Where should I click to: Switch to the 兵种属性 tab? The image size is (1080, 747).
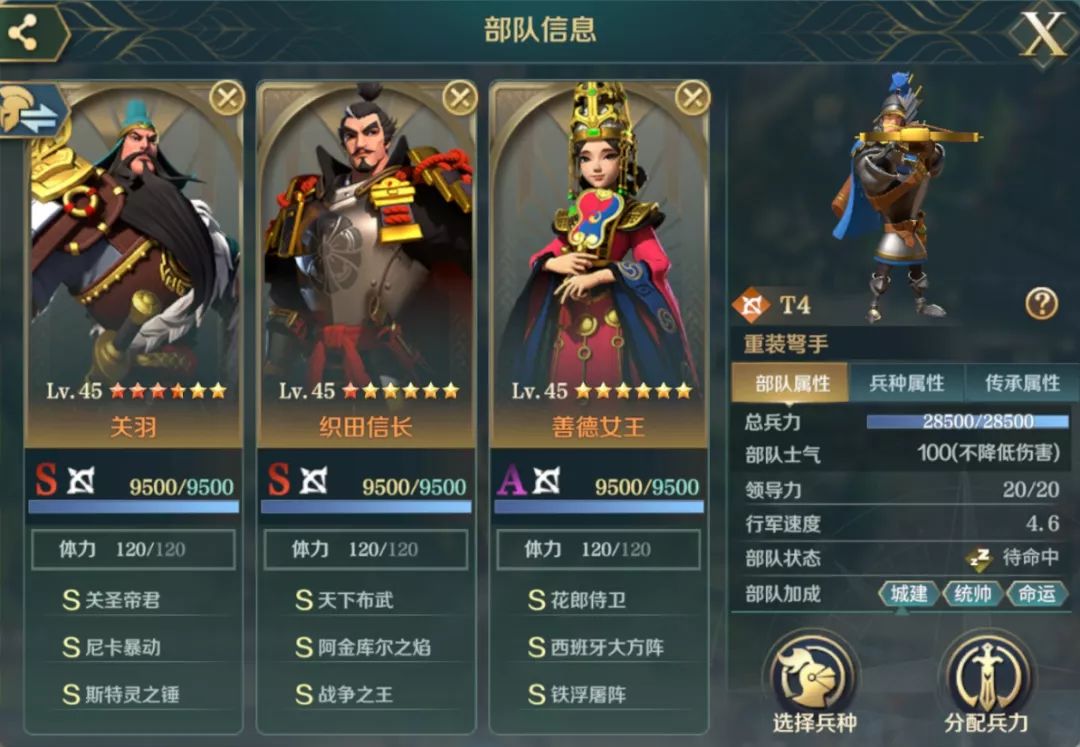point(906,383)
